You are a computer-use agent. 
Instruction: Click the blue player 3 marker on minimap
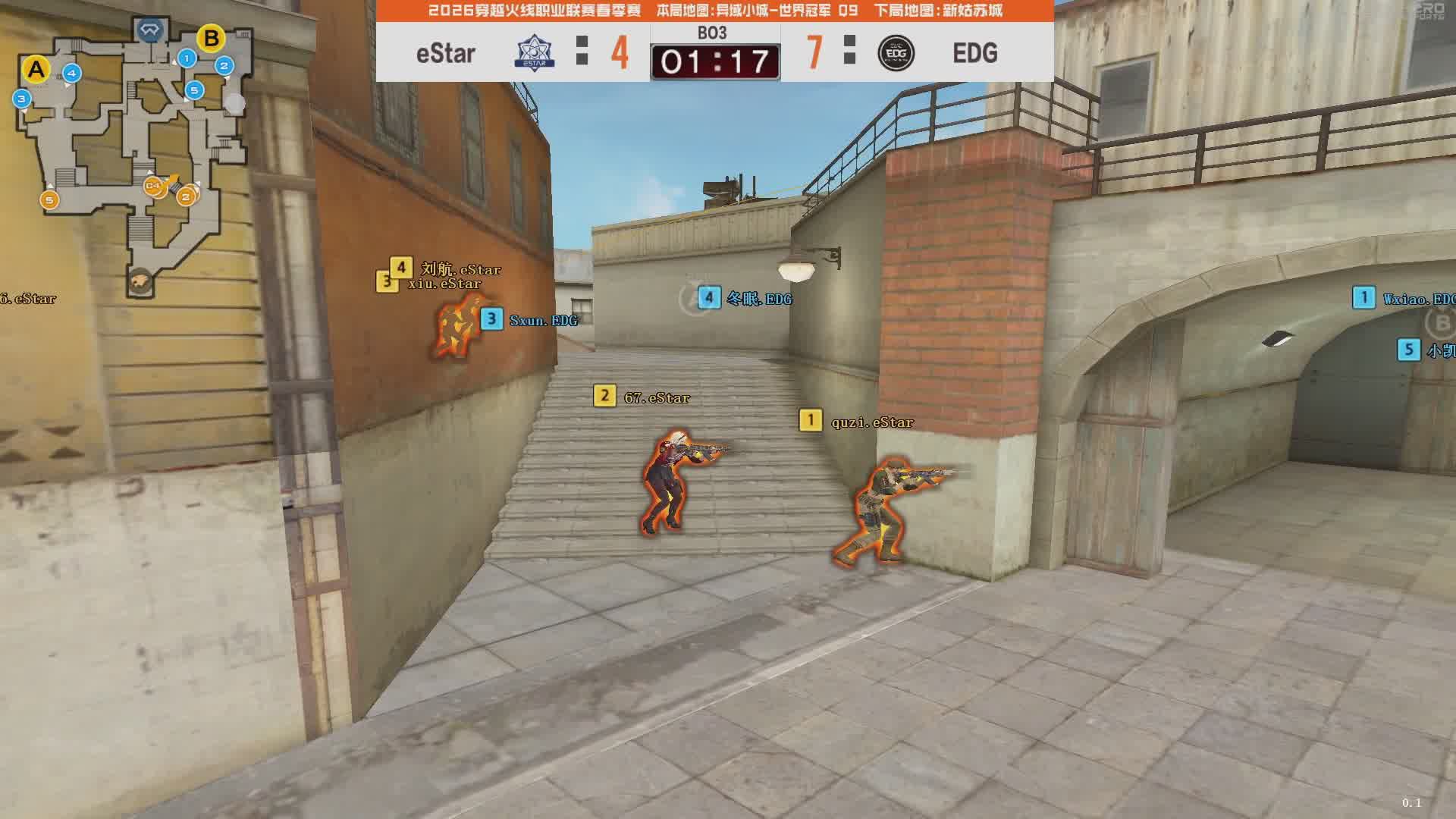21,99
